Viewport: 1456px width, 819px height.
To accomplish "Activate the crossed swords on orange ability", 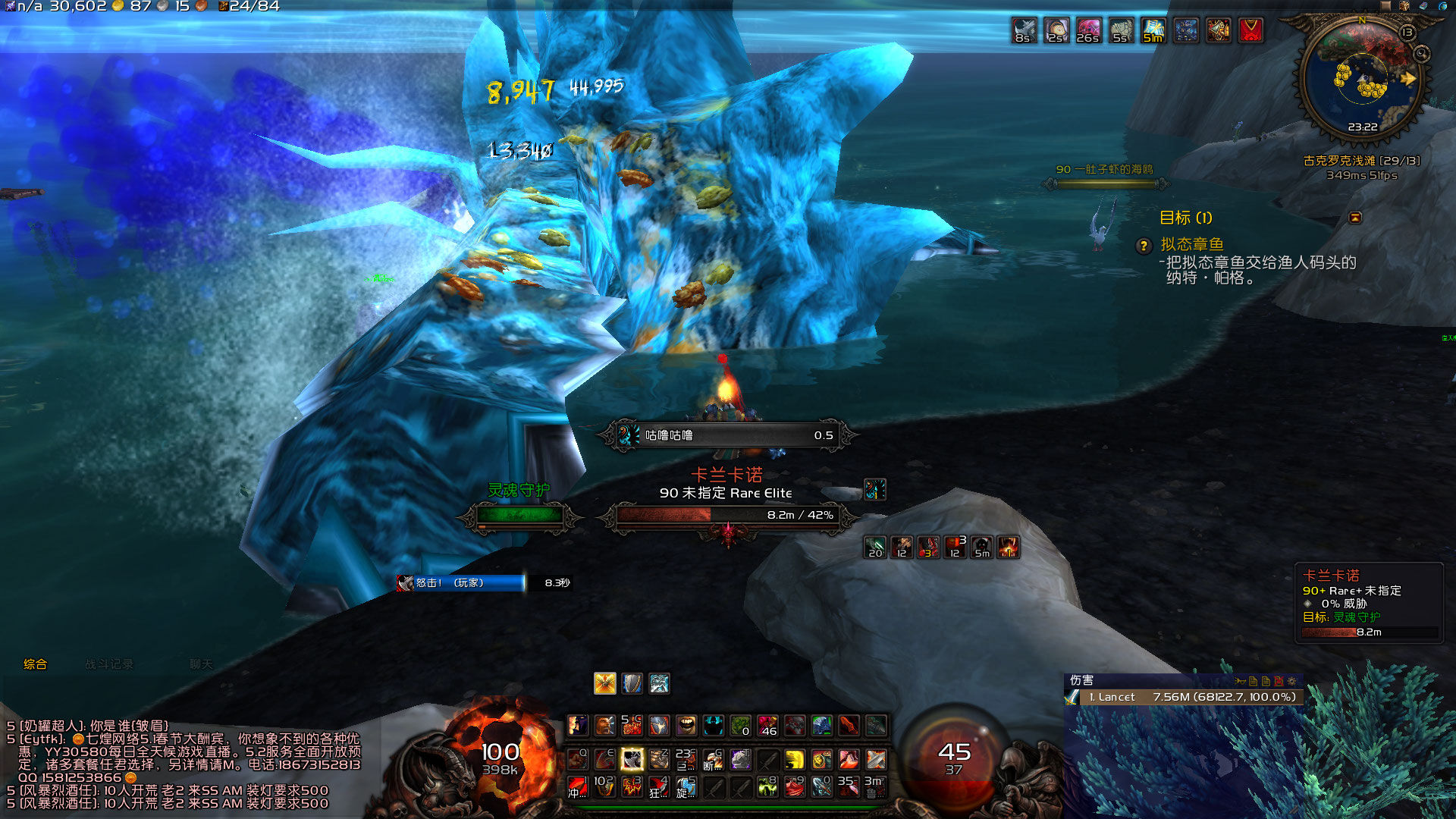I will (876, 759).
